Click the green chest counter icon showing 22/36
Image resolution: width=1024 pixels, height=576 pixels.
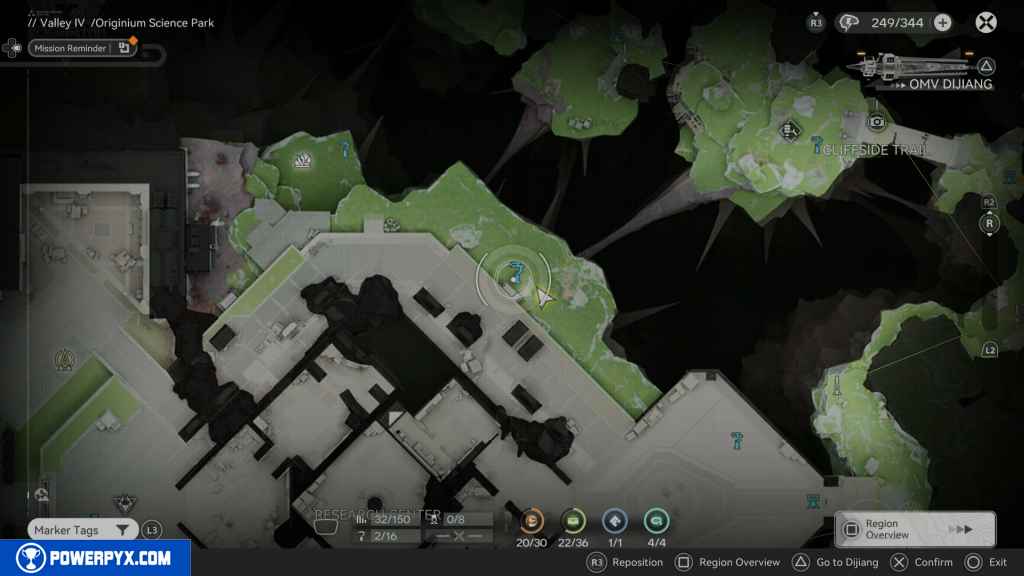[x=574, y=520]
